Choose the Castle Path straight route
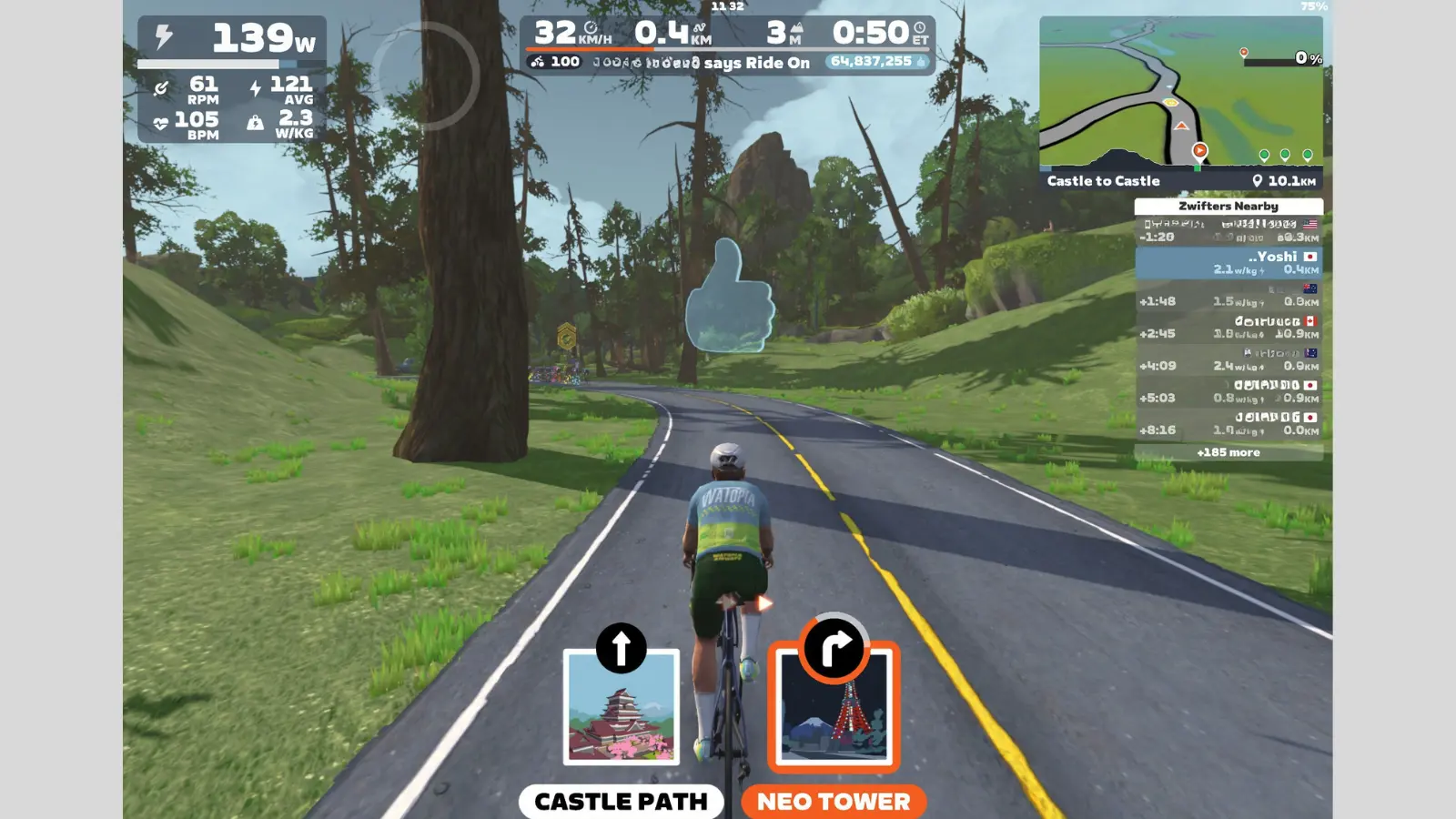Viewport: 1456px width, 819px height. click(x=621, y=801)
